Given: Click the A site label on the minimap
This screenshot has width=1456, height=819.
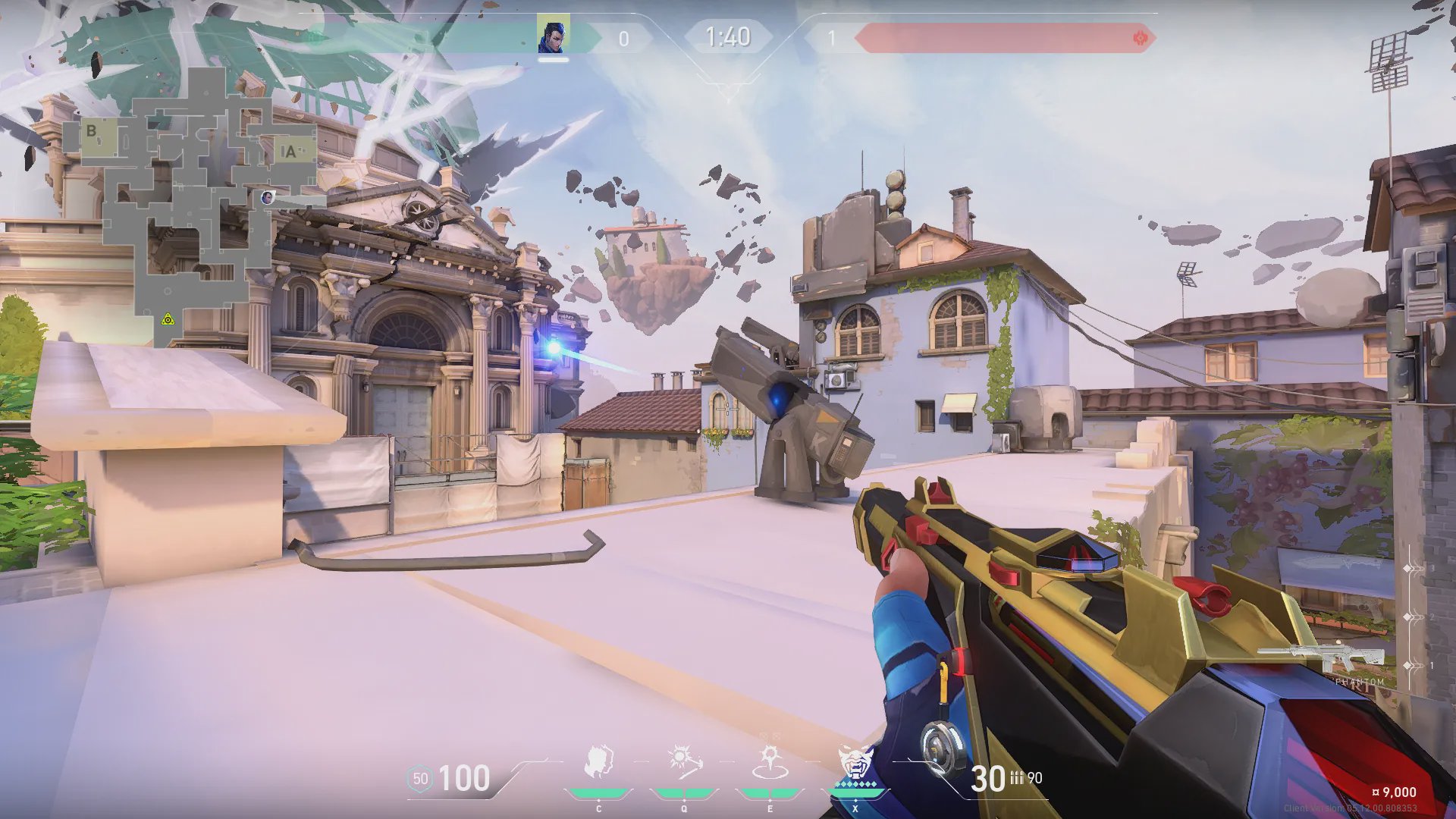Looking at the screenshot, I should pos(289,152).
